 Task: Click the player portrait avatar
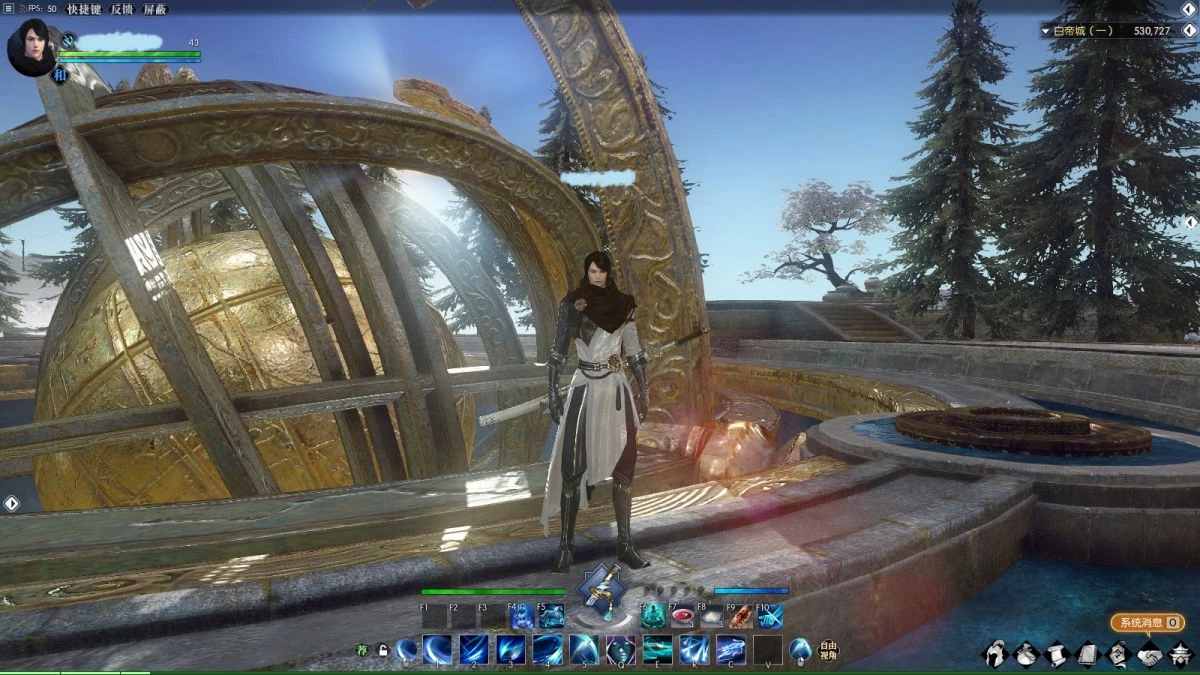pyautogui.click(x=31, y=47)
